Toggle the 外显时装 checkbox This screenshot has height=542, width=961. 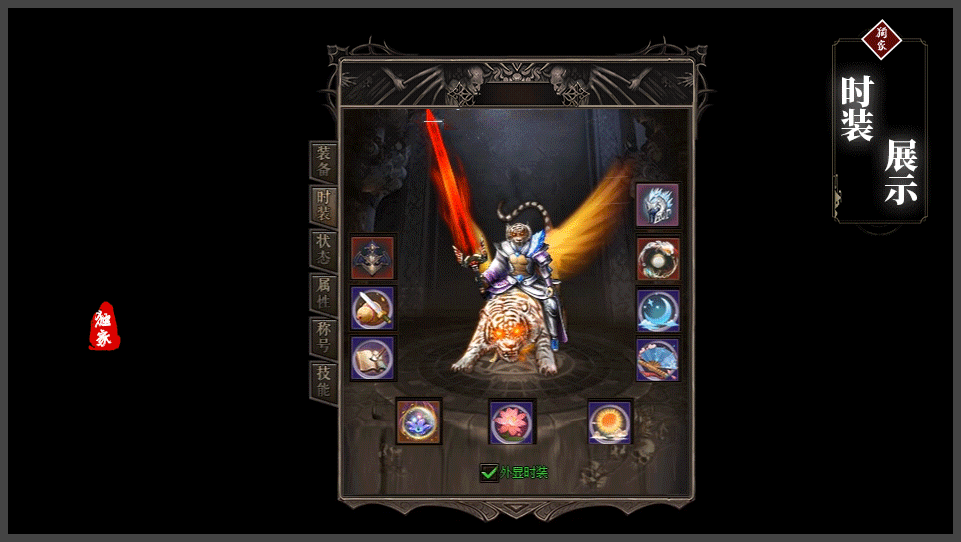(489, 472)
